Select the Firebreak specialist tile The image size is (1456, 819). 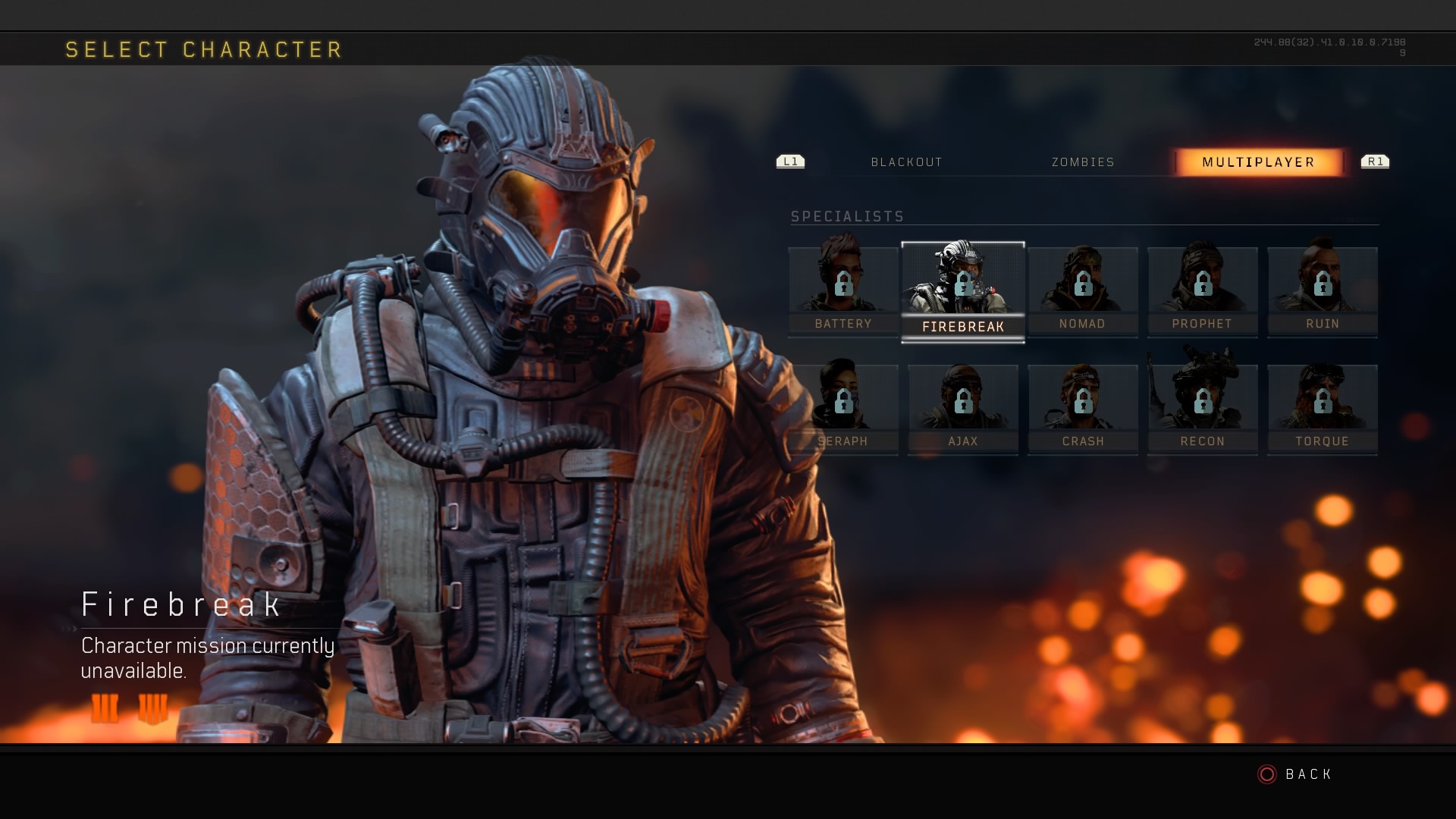(963, 292)
